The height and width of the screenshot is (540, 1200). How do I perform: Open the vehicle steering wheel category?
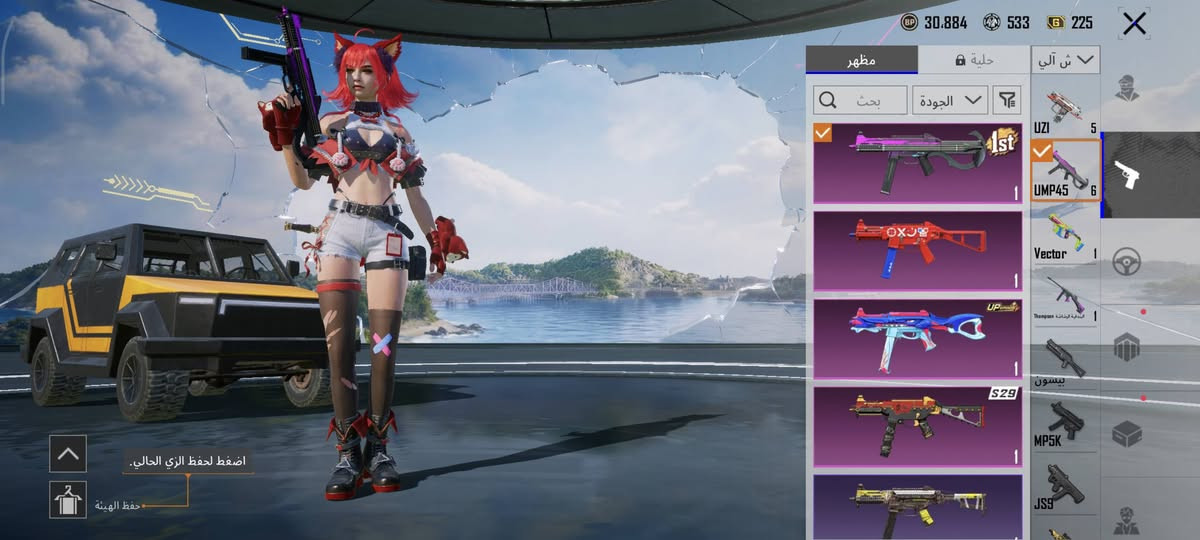click(1127, 260)
